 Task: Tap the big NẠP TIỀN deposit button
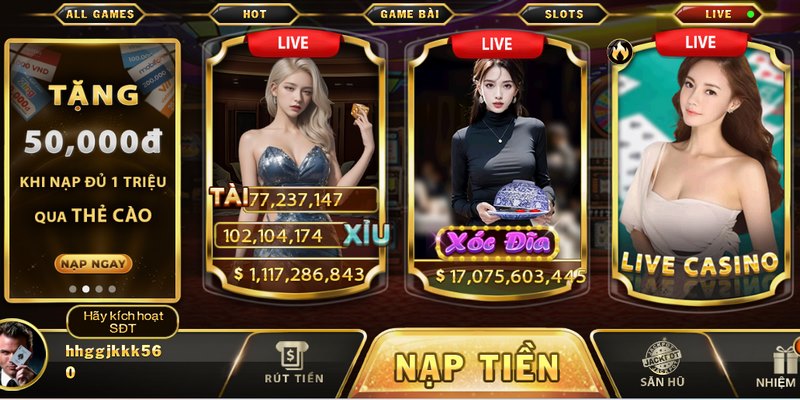pos(476,366)
